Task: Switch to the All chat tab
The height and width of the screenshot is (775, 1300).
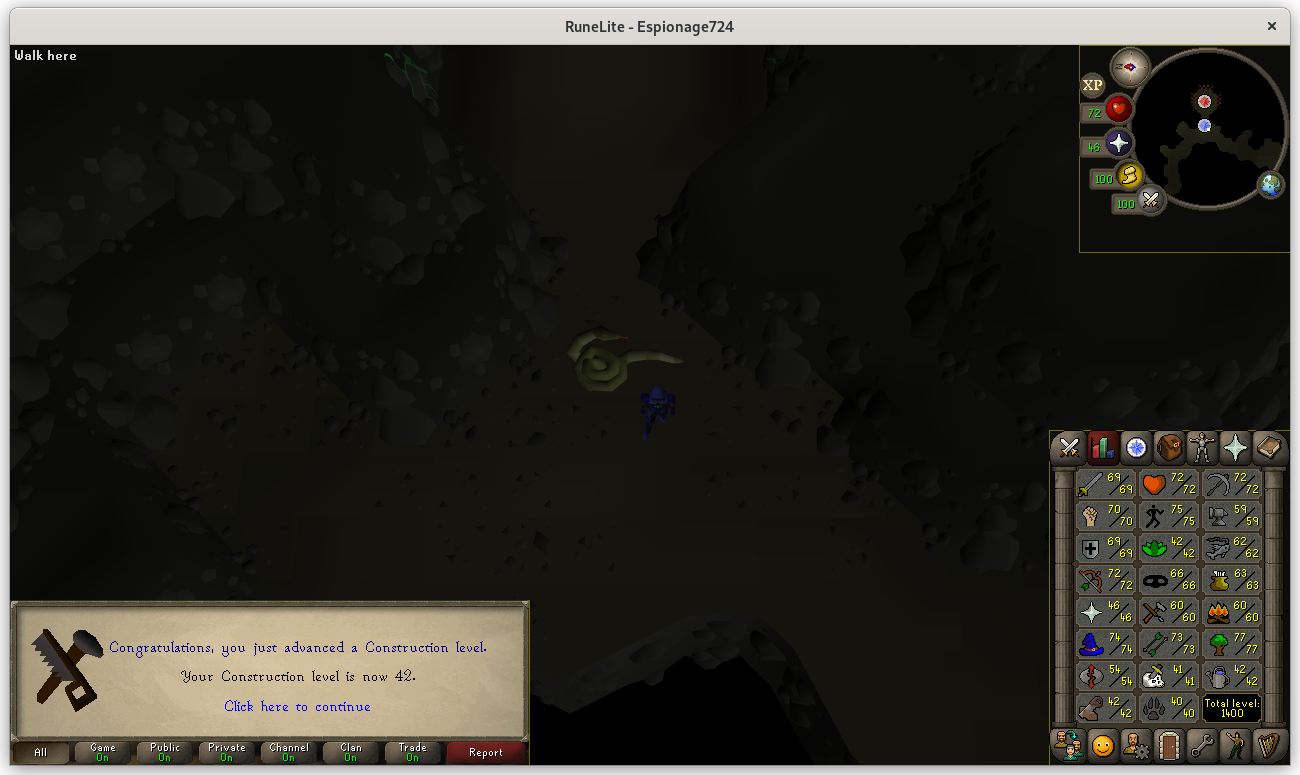Action: tap(40, 752)
